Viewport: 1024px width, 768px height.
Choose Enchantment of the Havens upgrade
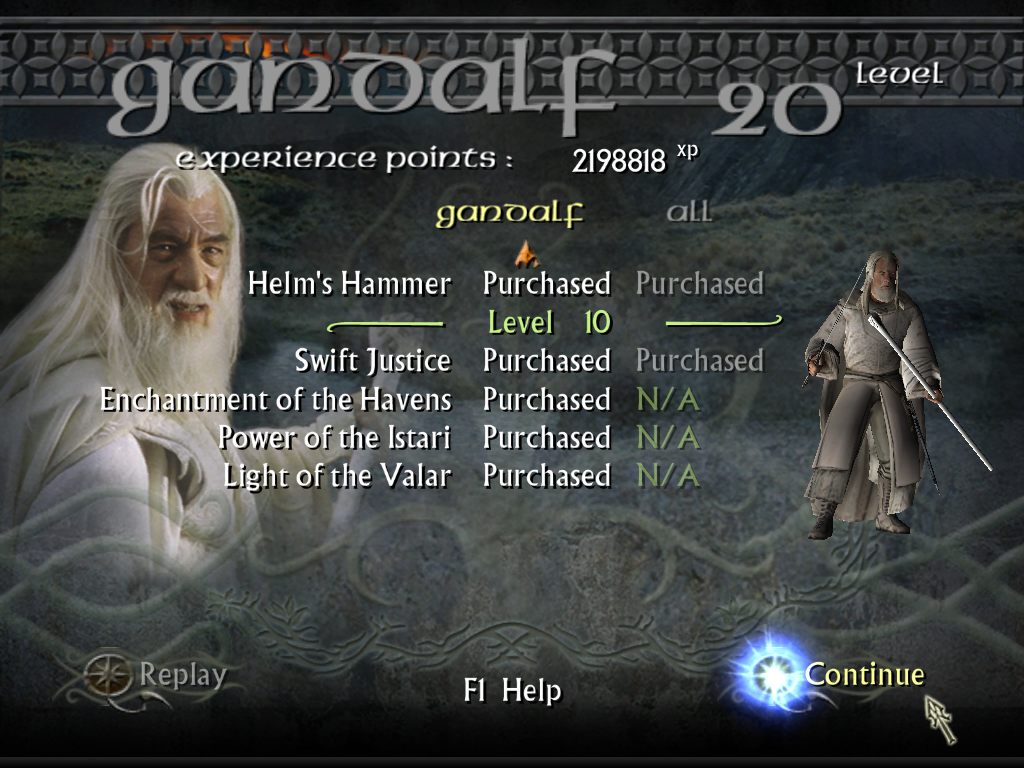(x=276, y=400)
